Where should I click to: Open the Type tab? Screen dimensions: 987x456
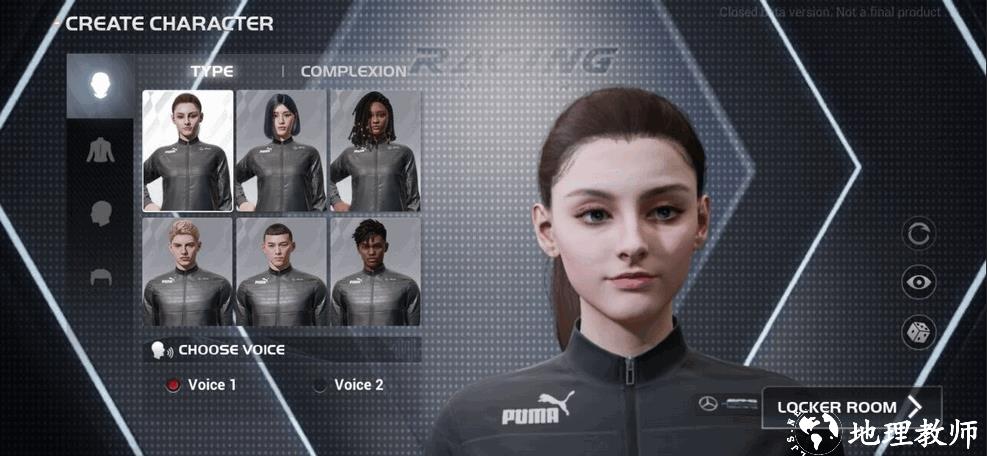tap(212, 72)
